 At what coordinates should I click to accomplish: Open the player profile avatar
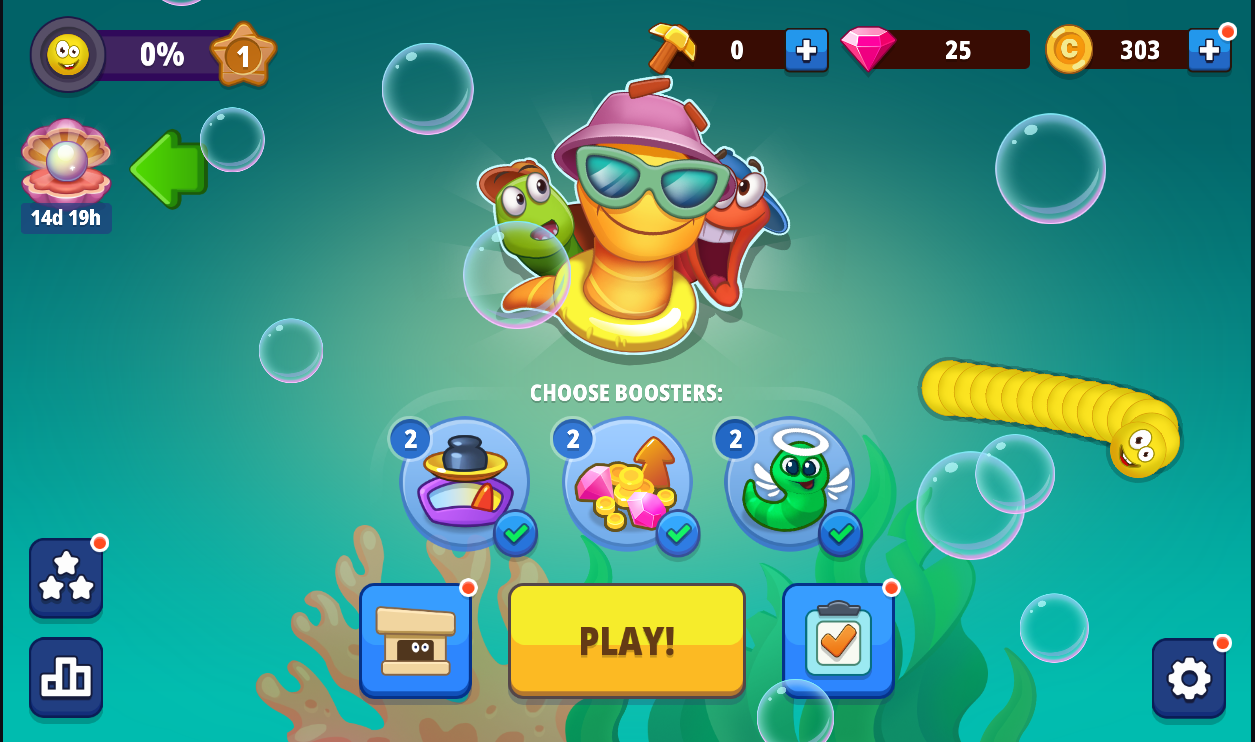pos(68,54)
